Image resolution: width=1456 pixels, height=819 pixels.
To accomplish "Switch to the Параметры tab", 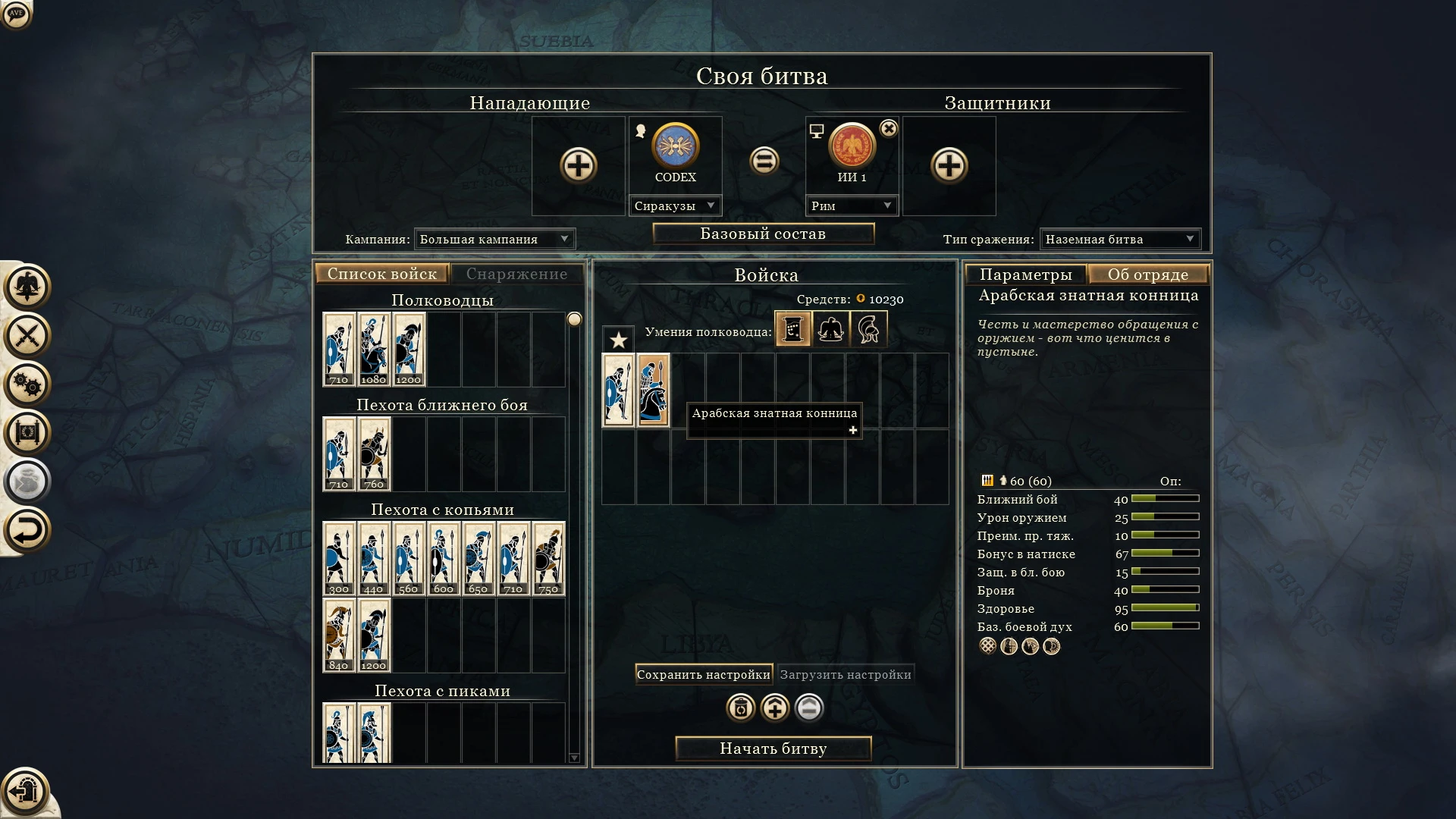I will pyautogui.click(x=1026, y=274).
